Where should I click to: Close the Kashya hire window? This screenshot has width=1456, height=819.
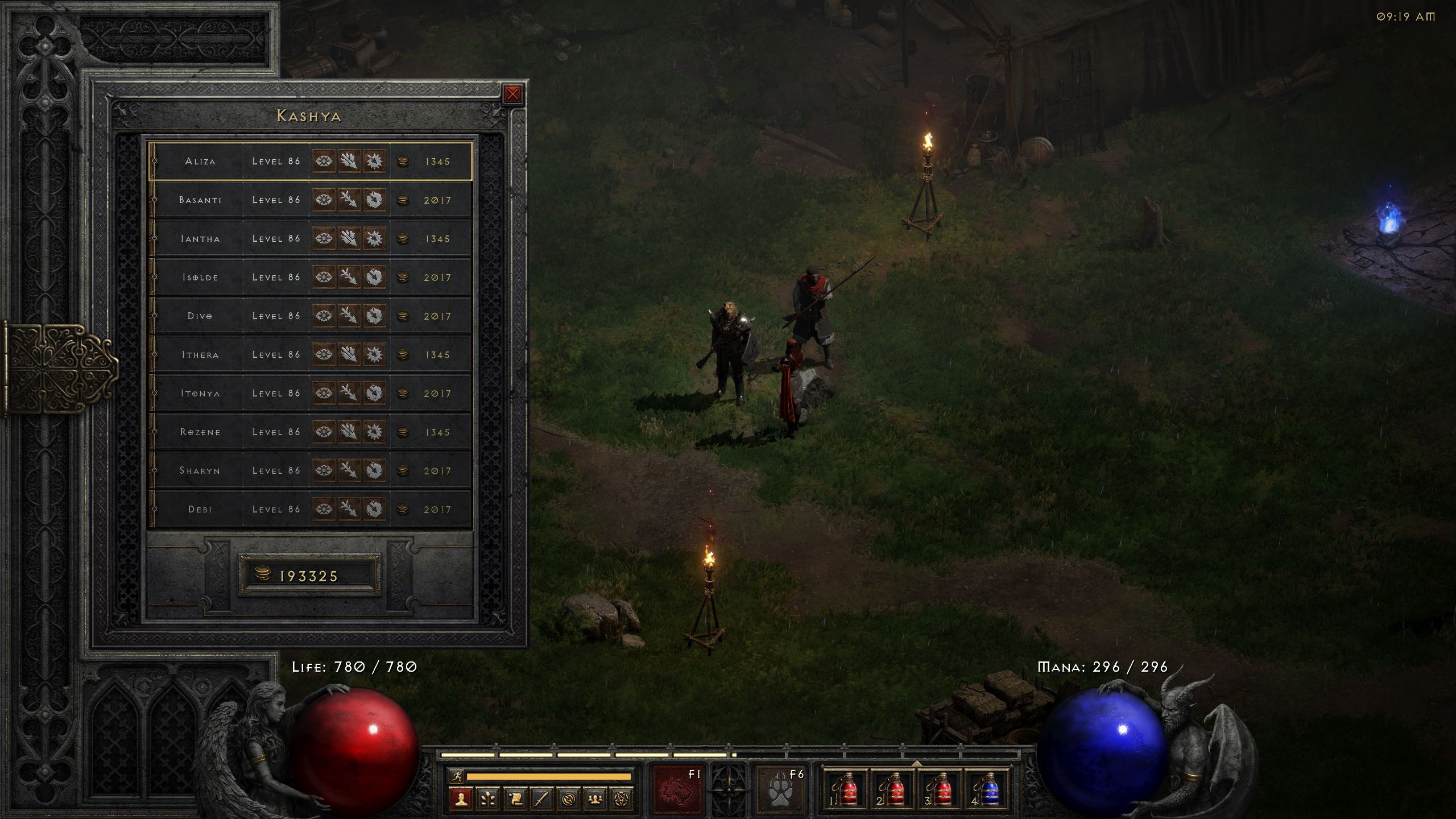point(512,94)
